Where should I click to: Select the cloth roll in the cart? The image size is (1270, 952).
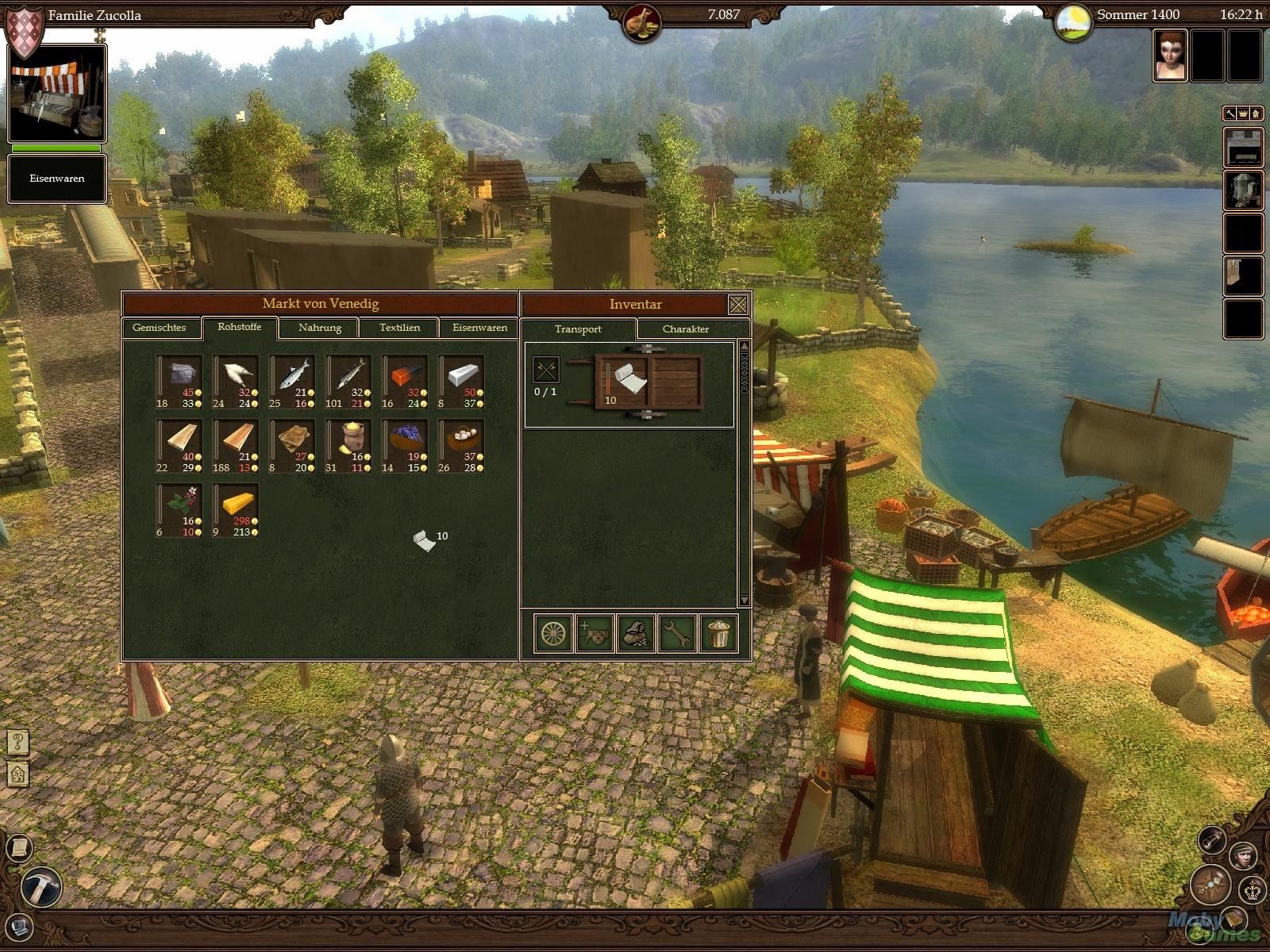tap(629, 380)
